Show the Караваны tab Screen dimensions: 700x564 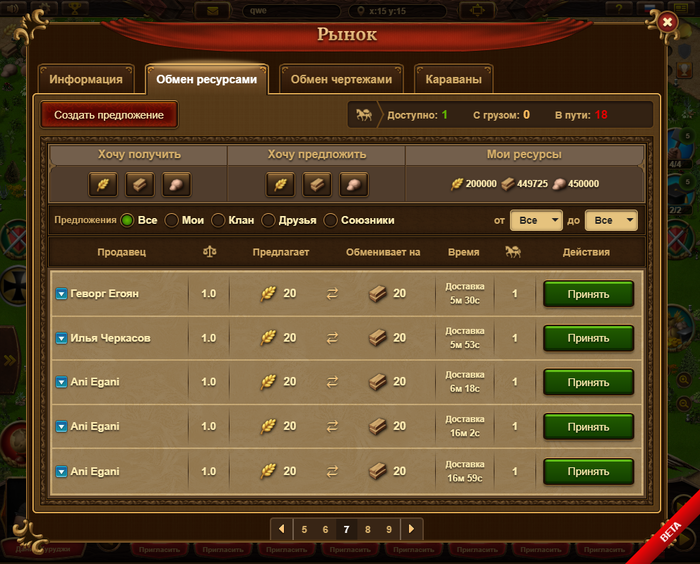coord(453,79)
